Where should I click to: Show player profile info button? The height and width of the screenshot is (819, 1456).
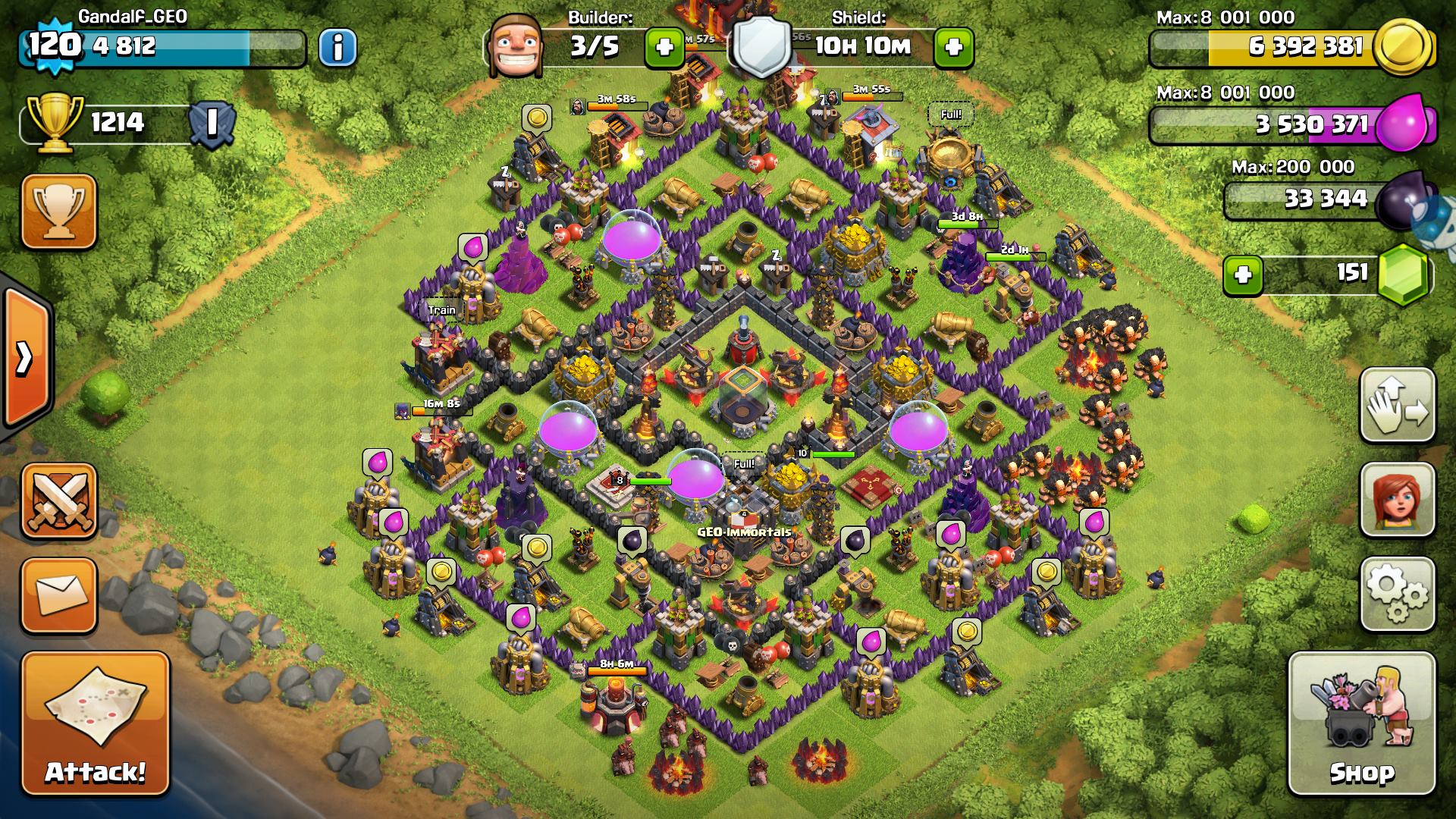click(x=337, y=48)
